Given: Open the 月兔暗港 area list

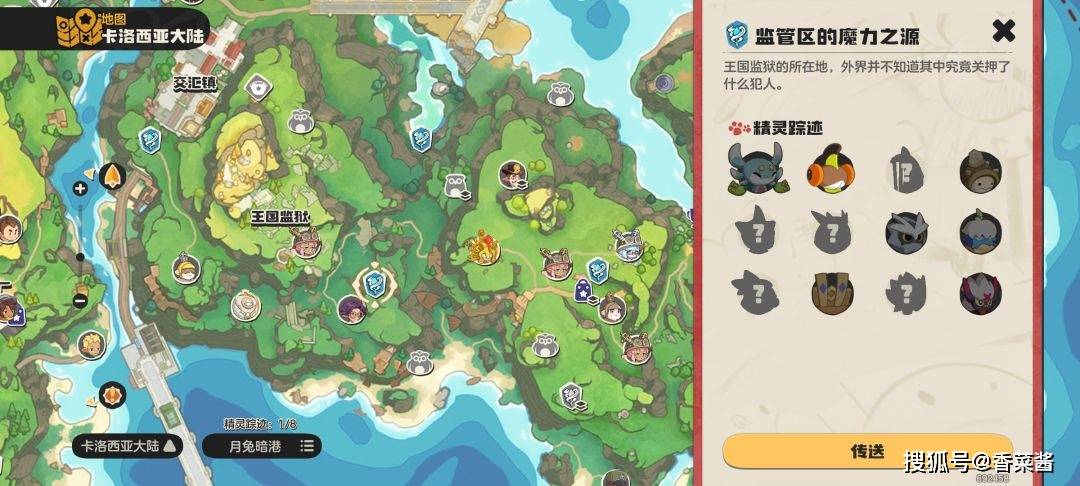Looking at the screenshot, I should click(261, 445).
